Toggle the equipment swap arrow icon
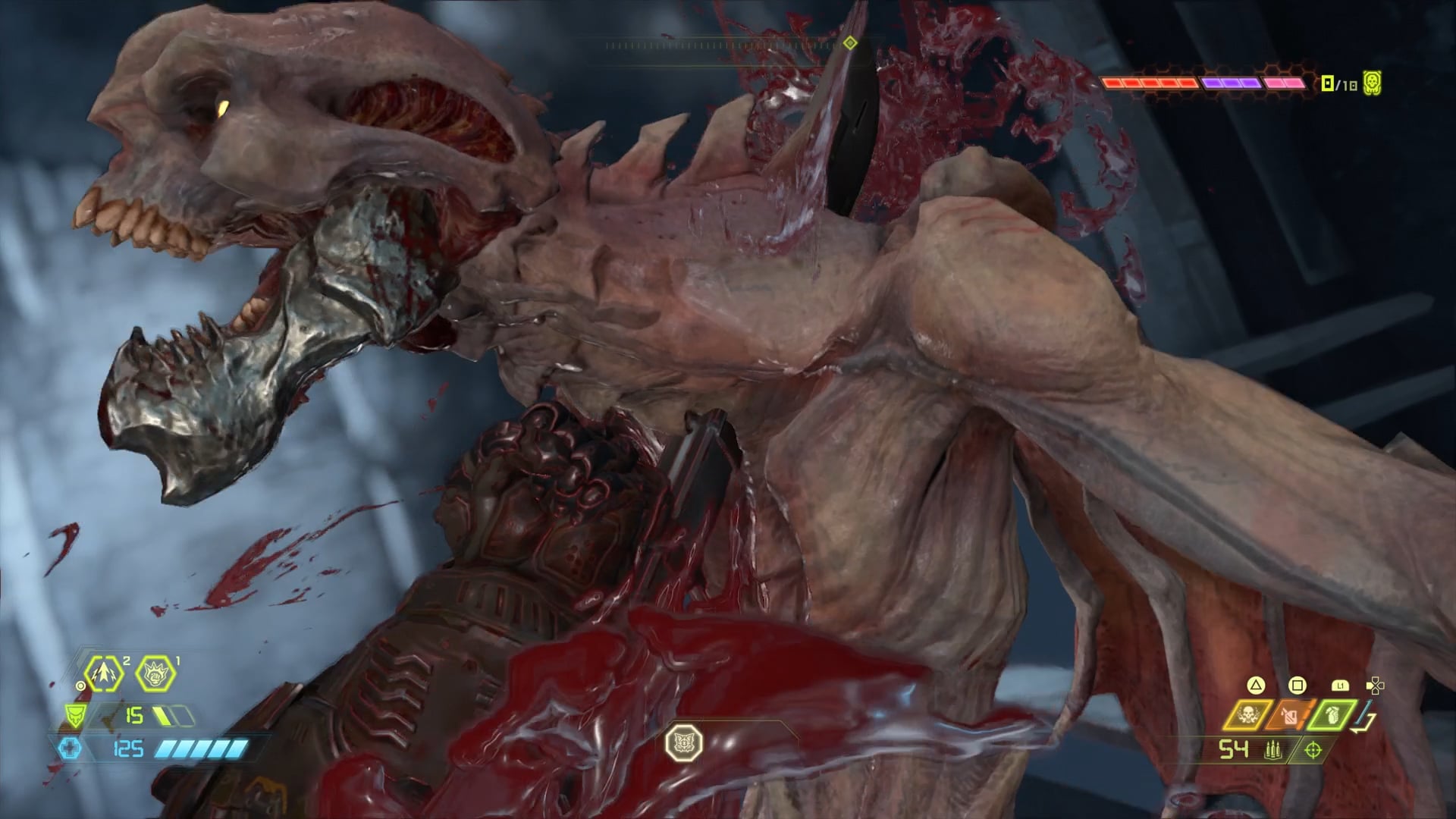The width and height of the screenshot is (1456, 819). (1367, 718)
